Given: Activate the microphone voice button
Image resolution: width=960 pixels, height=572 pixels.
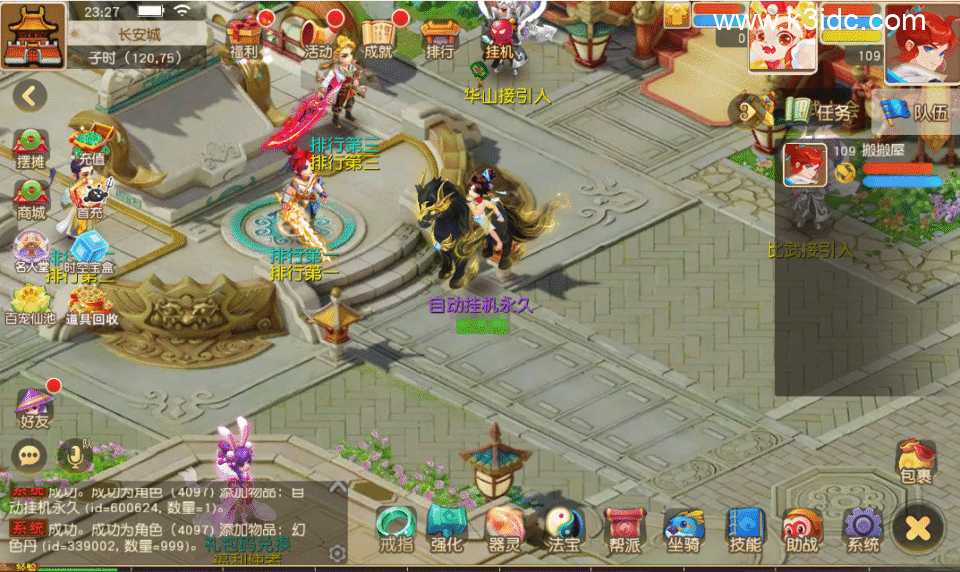Looking at the screenshot, I should [74, 456].
